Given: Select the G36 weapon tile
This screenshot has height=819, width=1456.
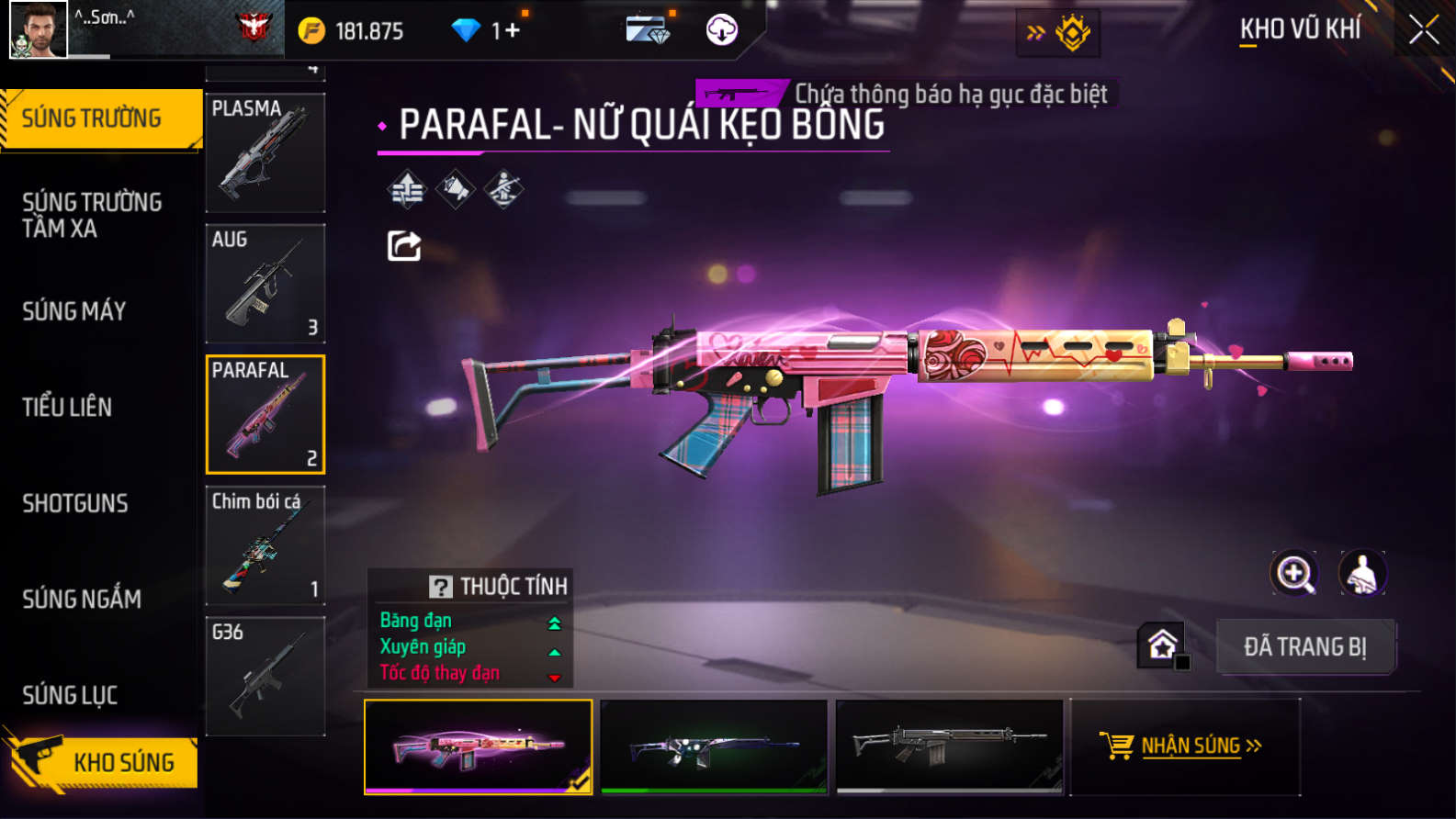Looking at the screenshot, I should tap(265, 676).
